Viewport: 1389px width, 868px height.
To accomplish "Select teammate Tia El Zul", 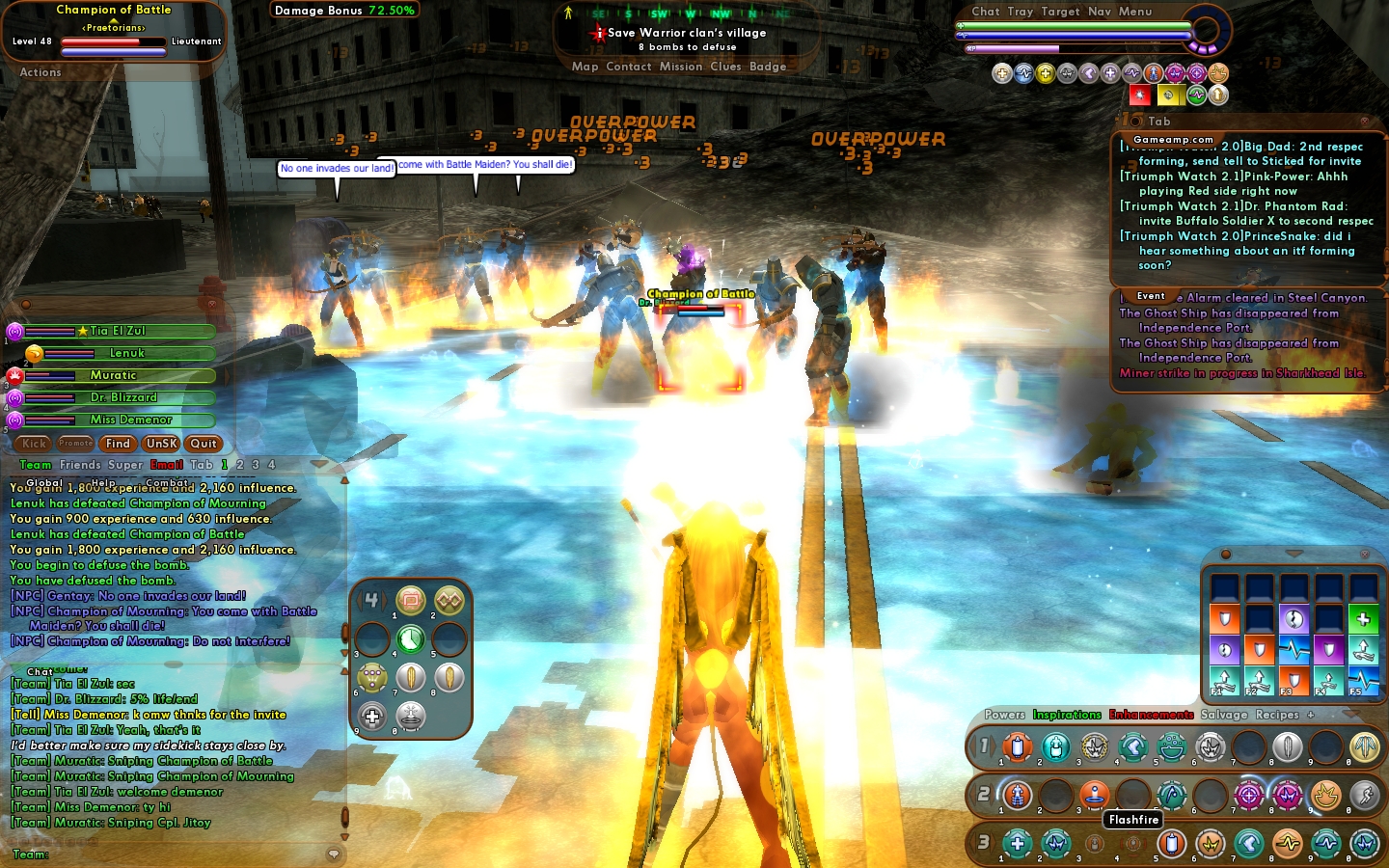I will pyautogui.click(x=116, y=332).
